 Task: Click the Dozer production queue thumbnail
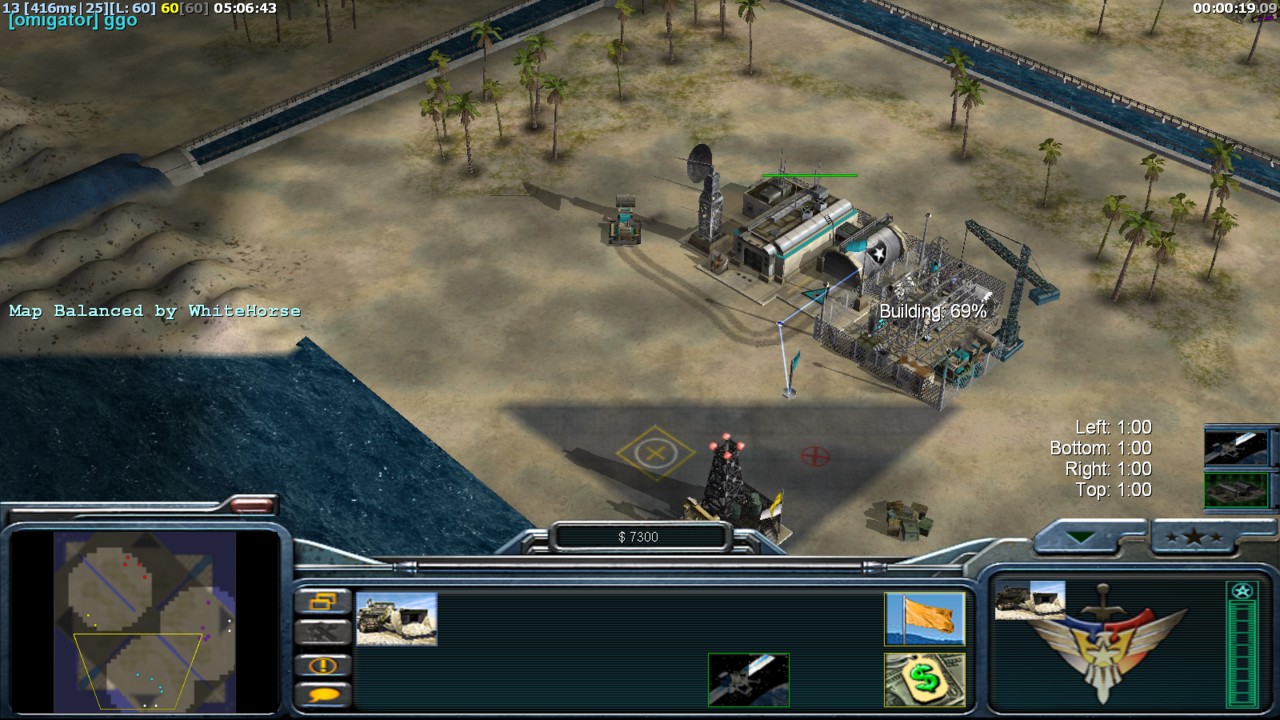pos(1029,600)
